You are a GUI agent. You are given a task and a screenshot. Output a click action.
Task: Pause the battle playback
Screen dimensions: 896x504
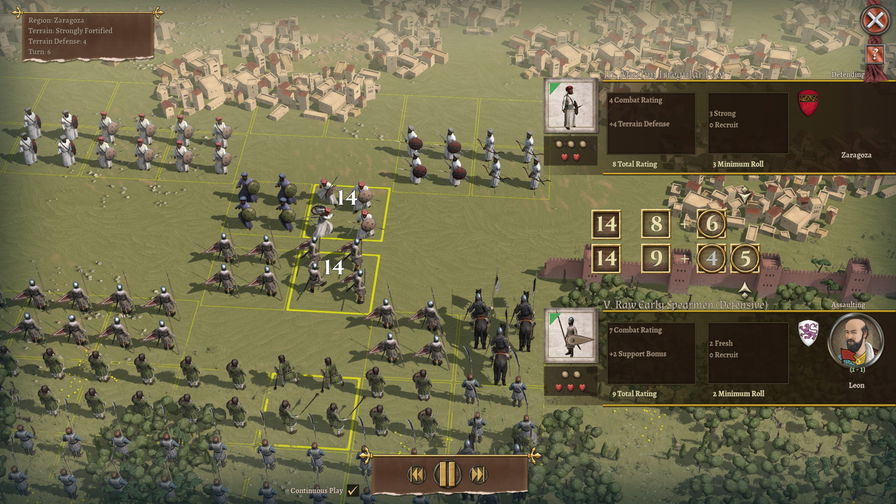447,474
